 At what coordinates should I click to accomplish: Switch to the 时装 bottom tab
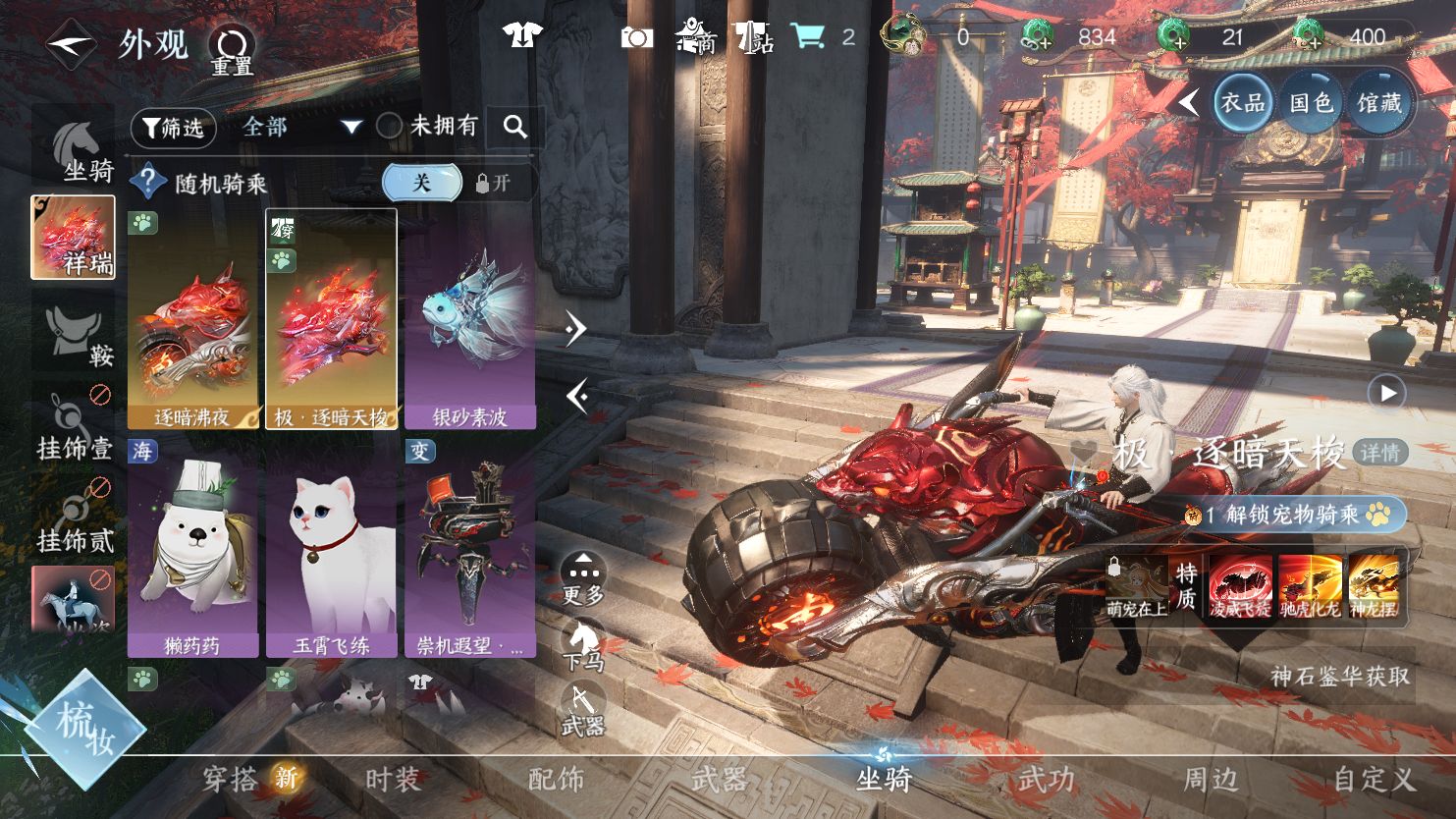(393, 780)
